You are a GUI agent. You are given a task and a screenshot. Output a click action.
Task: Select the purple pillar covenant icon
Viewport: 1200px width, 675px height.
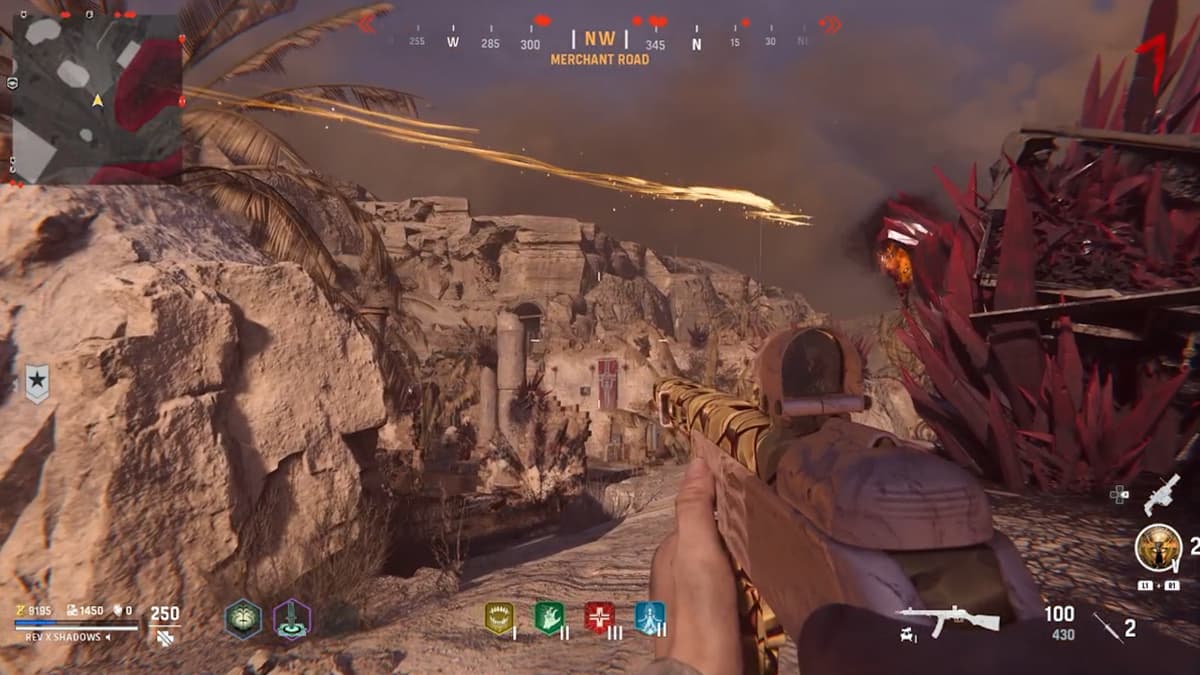coord(292,619)
